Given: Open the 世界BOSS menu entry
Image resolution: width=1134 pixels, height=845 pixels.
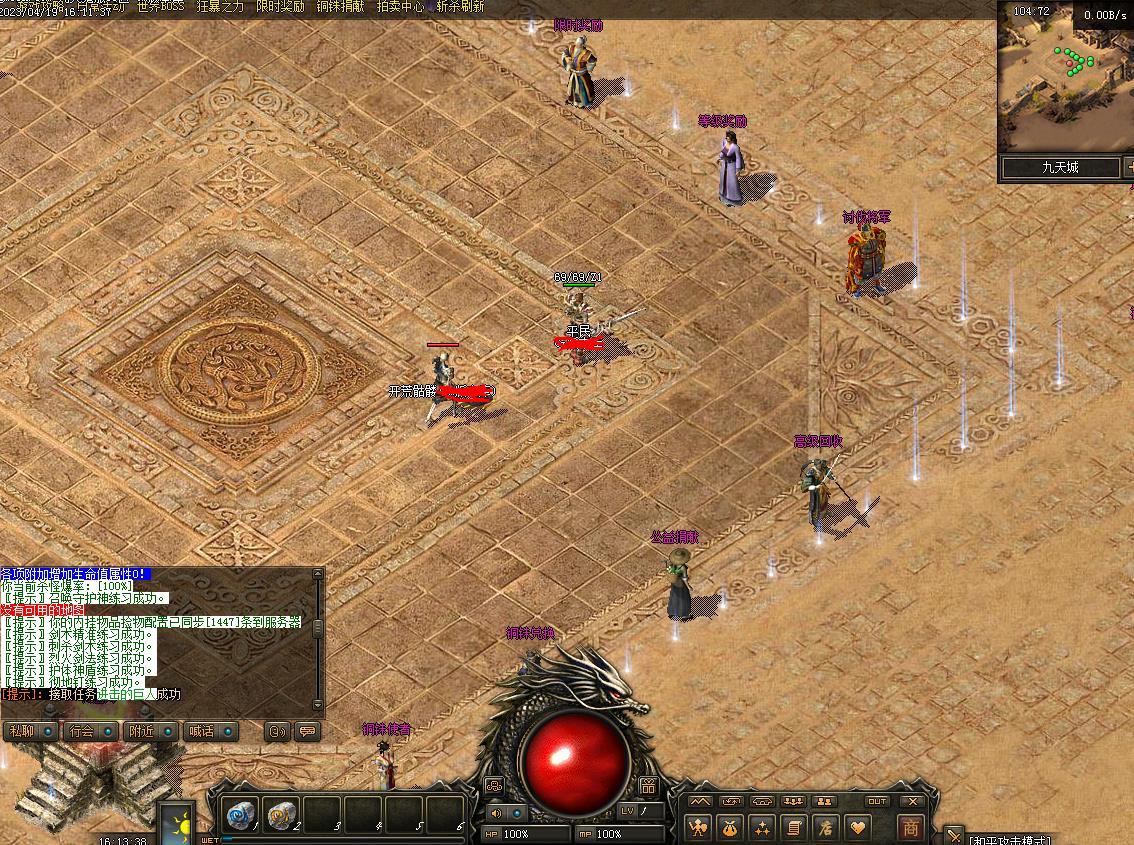Looking at the screenshot, I should pyautogui.click(x=160, y=6).
